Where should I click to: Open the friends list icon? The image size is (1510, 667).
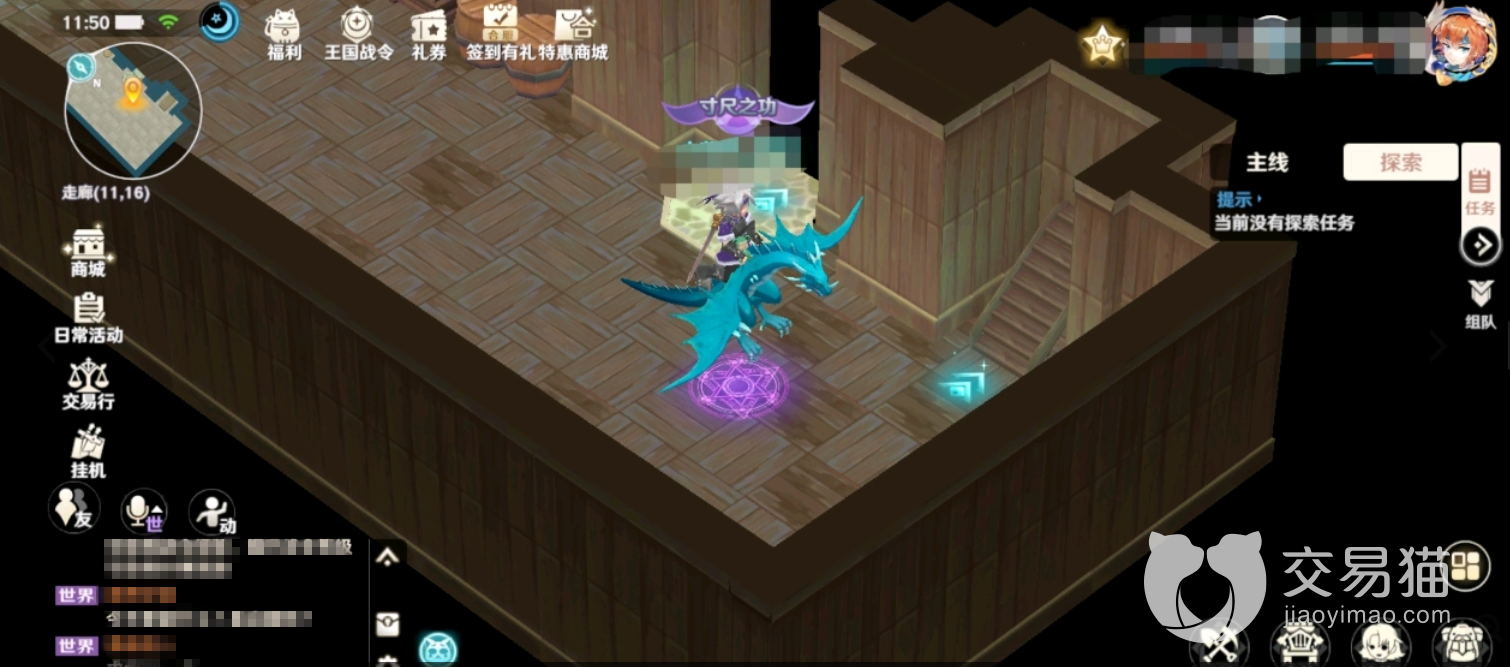(74, 510)
